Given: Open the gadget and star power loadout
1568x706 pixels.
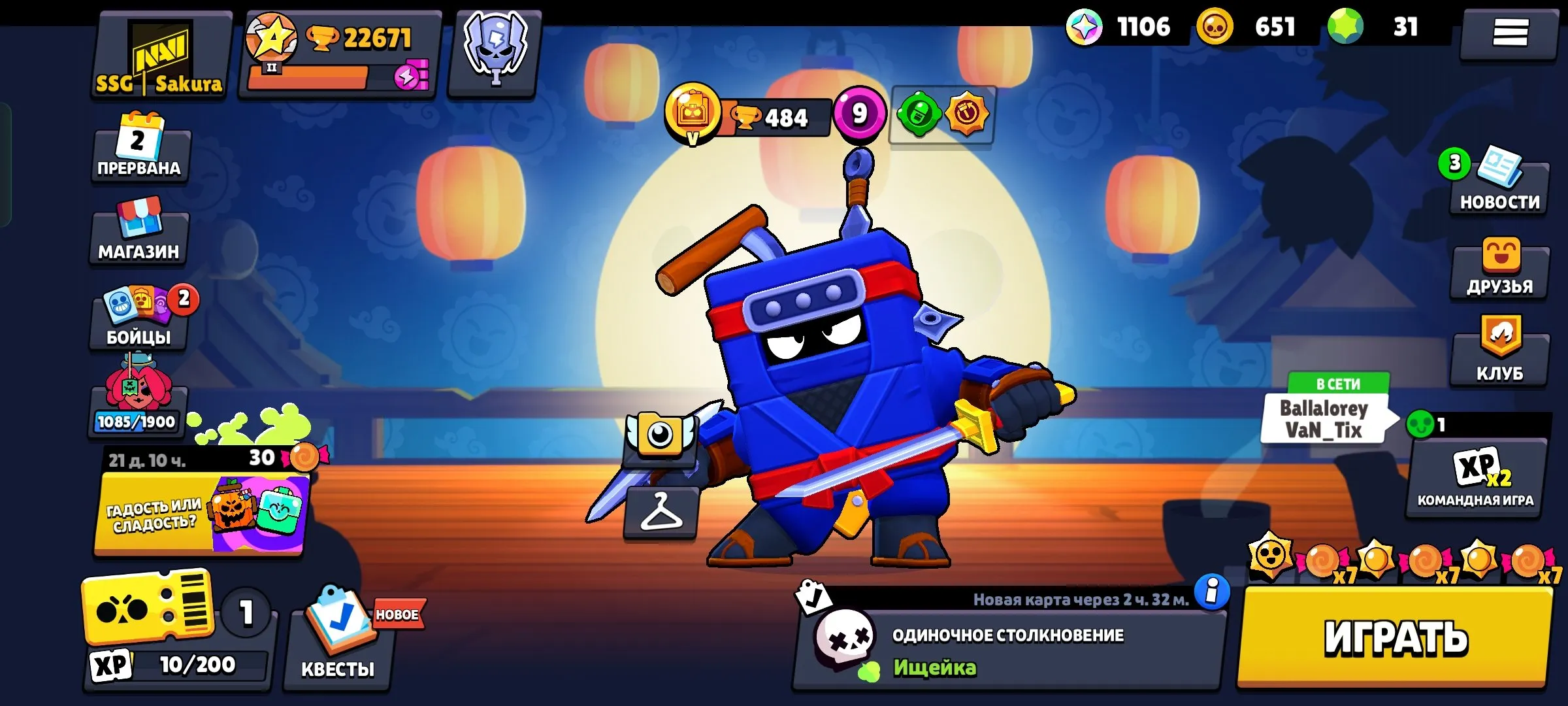Looking at the screenshot, I should click(x=942, y=115).
